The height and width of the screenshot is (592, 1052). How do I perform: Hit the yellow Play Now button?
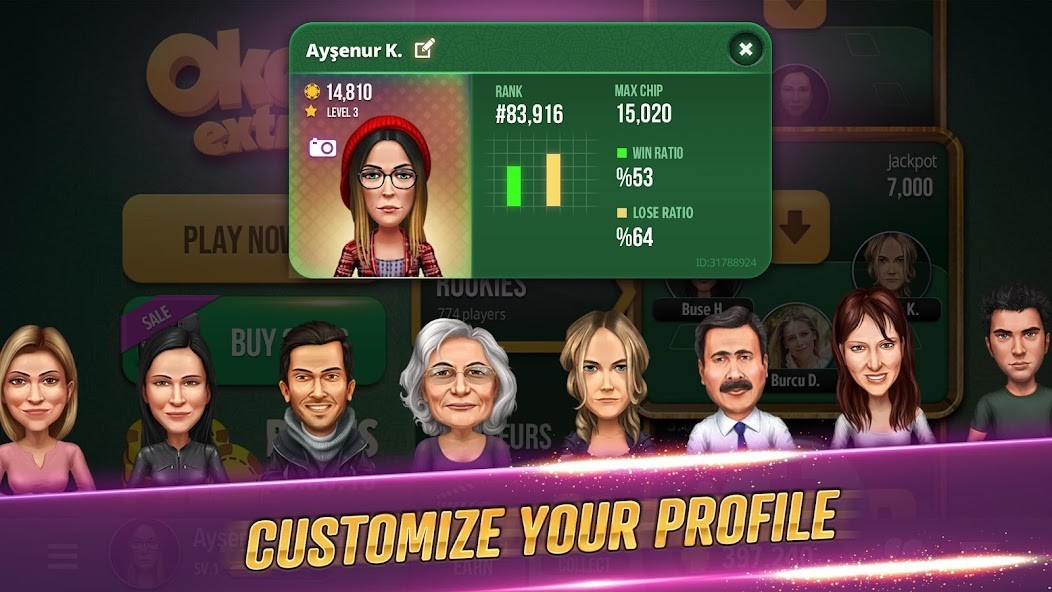[205, 239]
